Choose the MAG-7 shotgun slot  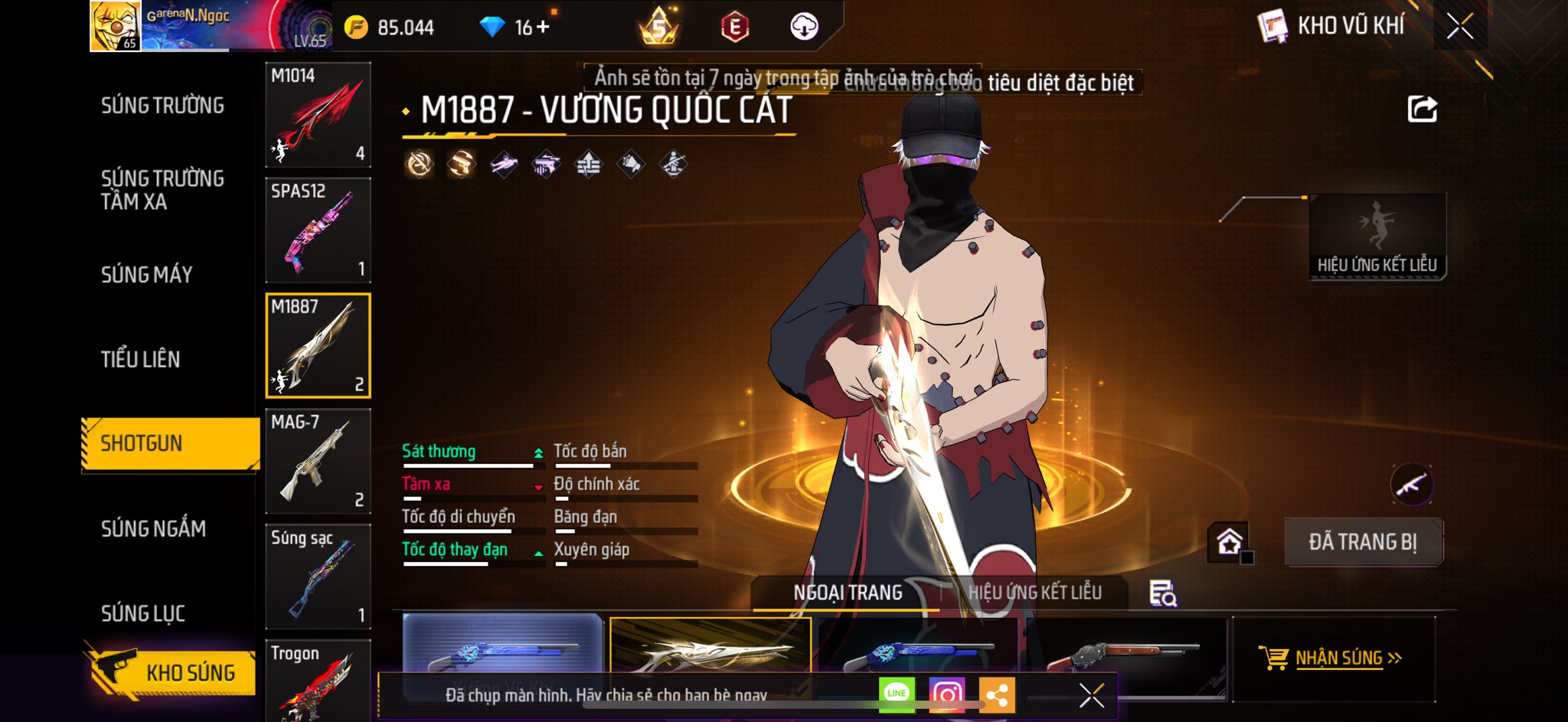click(x=318, y=461)
